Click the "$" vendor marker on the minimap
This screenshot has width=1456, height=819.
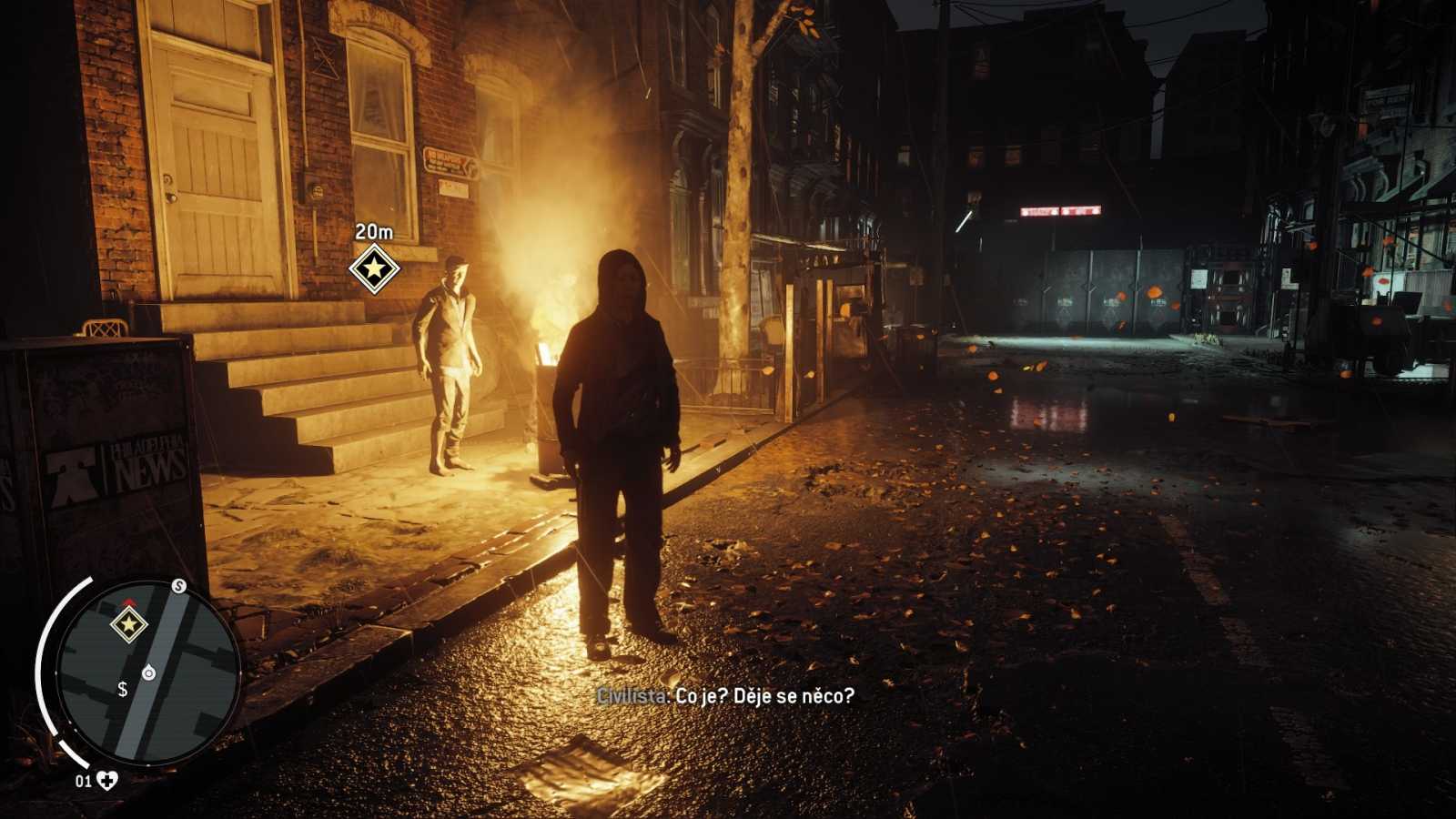[x=123, y=690]
